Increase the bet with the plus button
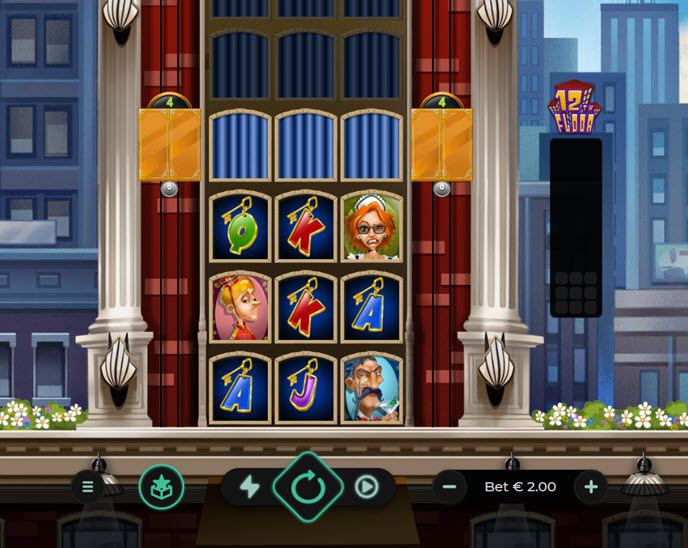 pos(591,487)
